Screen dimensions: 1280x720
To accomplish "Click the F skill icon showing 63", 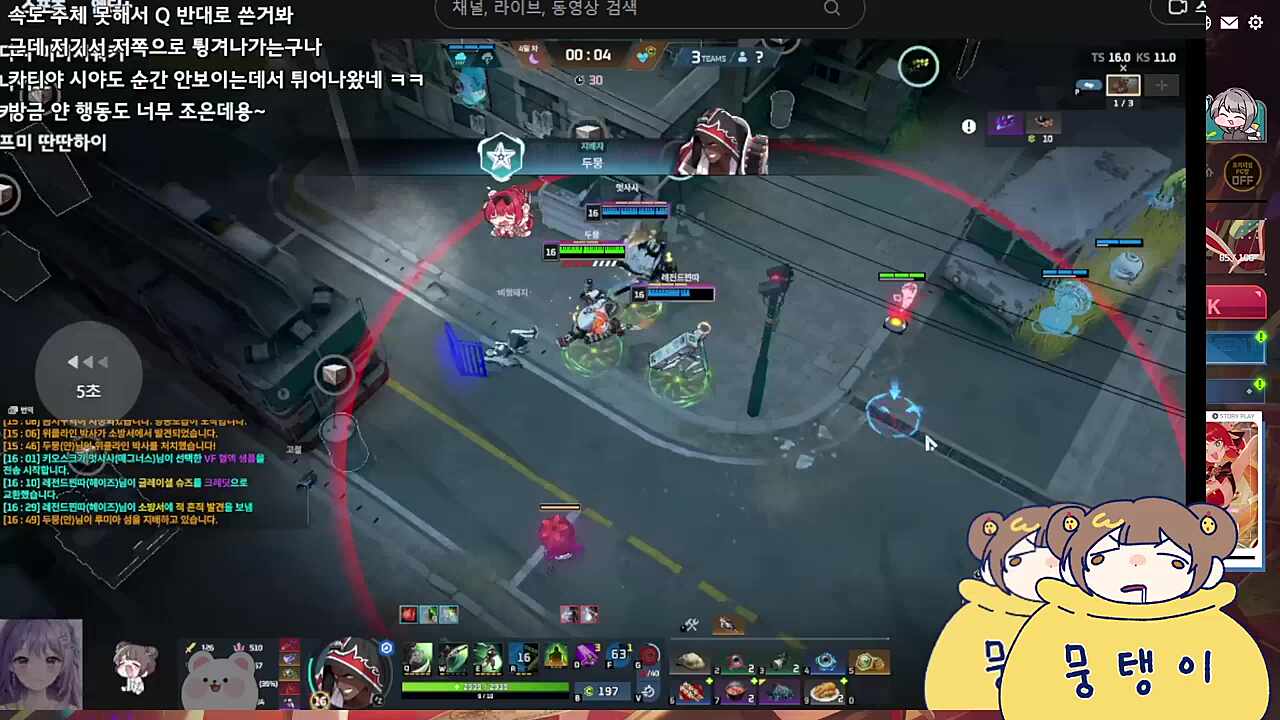I will point(618,655).
